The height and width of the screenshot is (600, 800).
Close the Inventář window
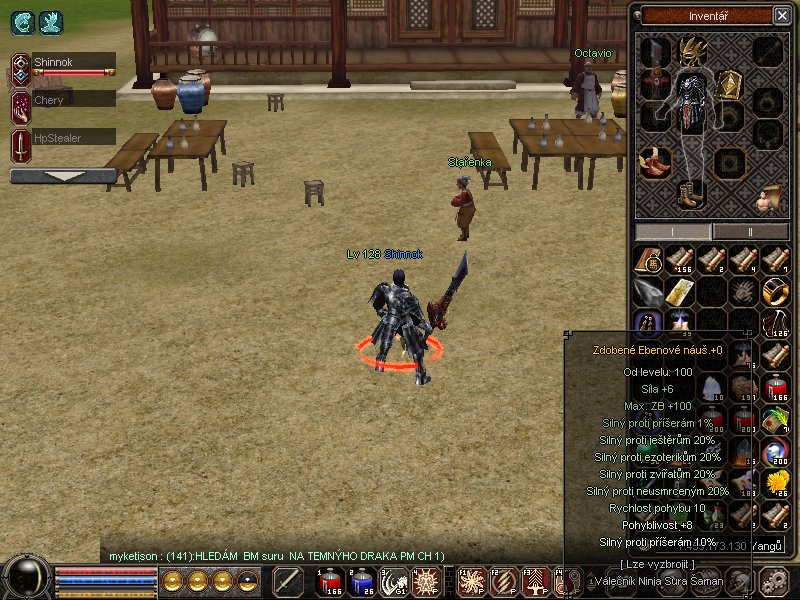click(781, 15)
